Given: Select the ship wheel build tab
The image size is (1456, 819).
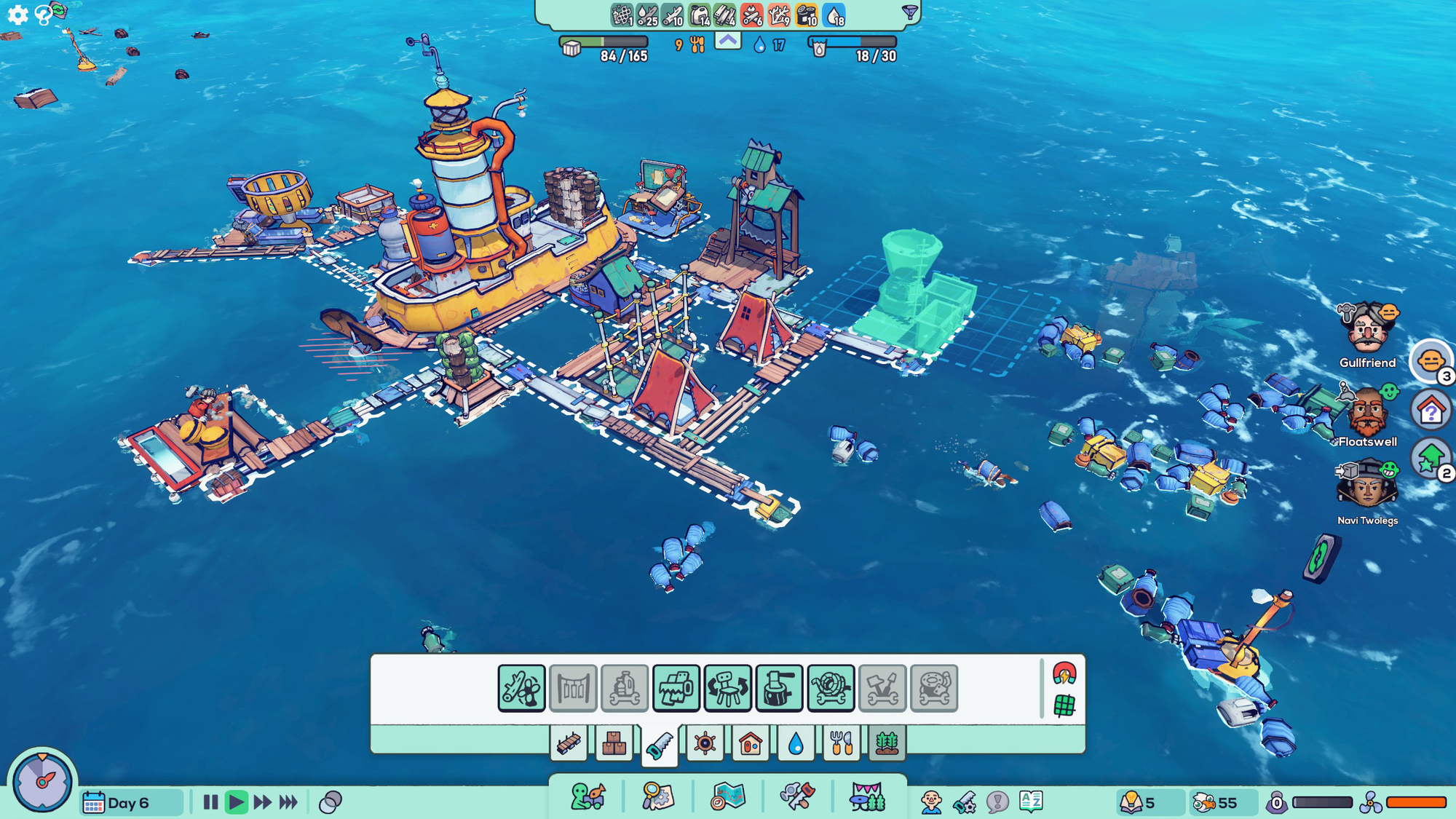Looking at the screenshot, I should pyautogui.click(x=705, y=744).
